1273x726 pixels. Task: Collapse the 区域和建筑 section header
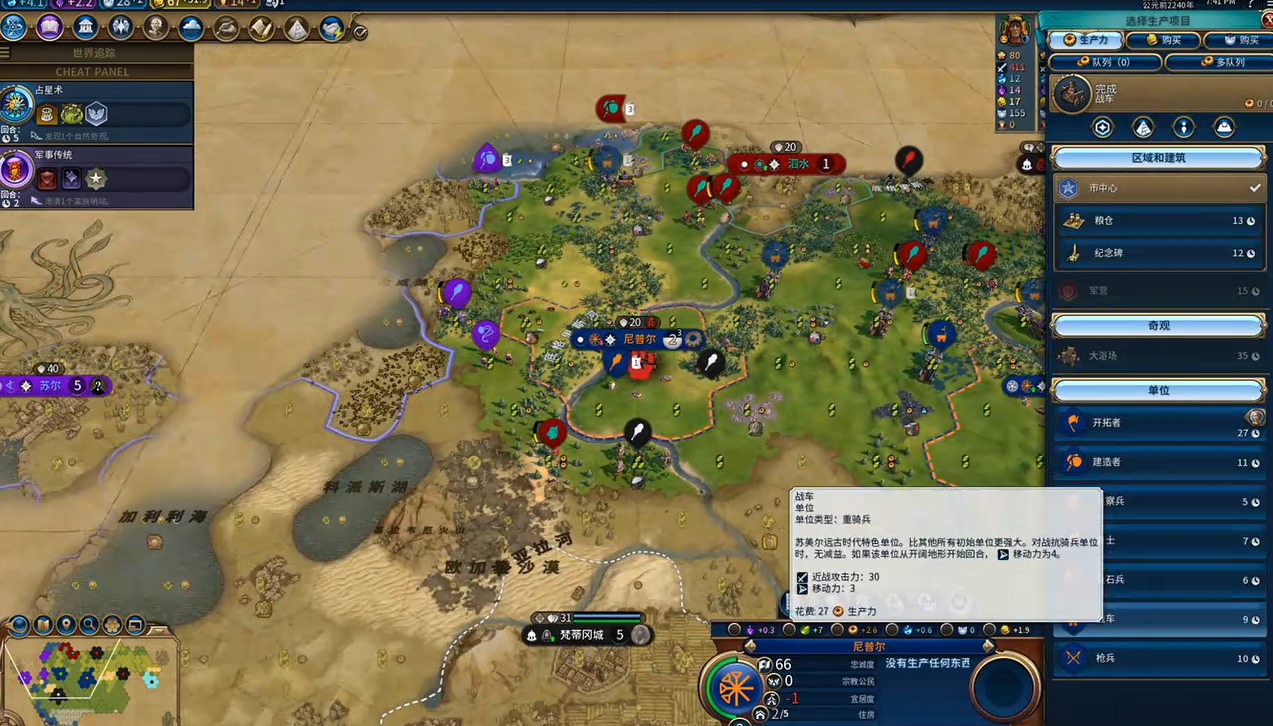coord(1158,158)
